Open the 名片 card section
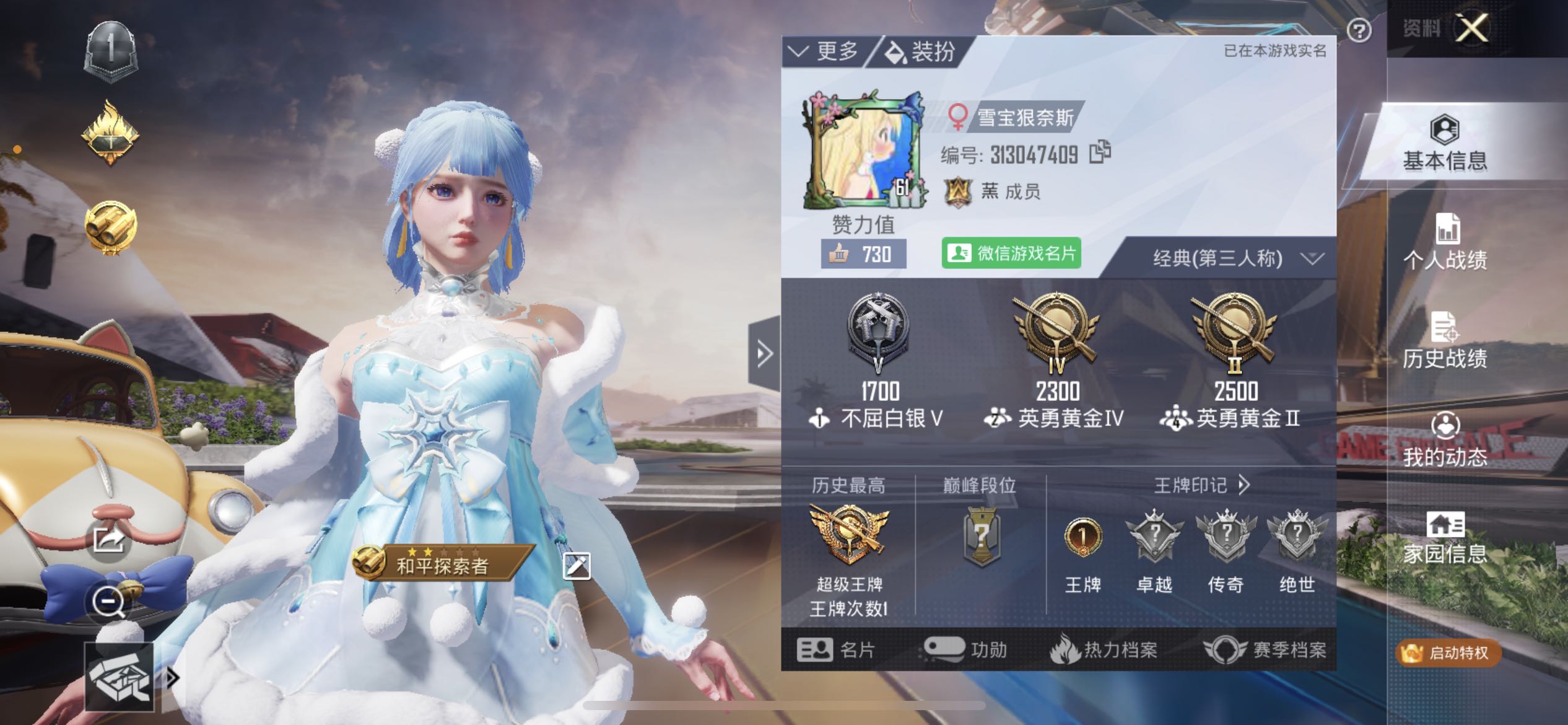 (x=836, y=650)
